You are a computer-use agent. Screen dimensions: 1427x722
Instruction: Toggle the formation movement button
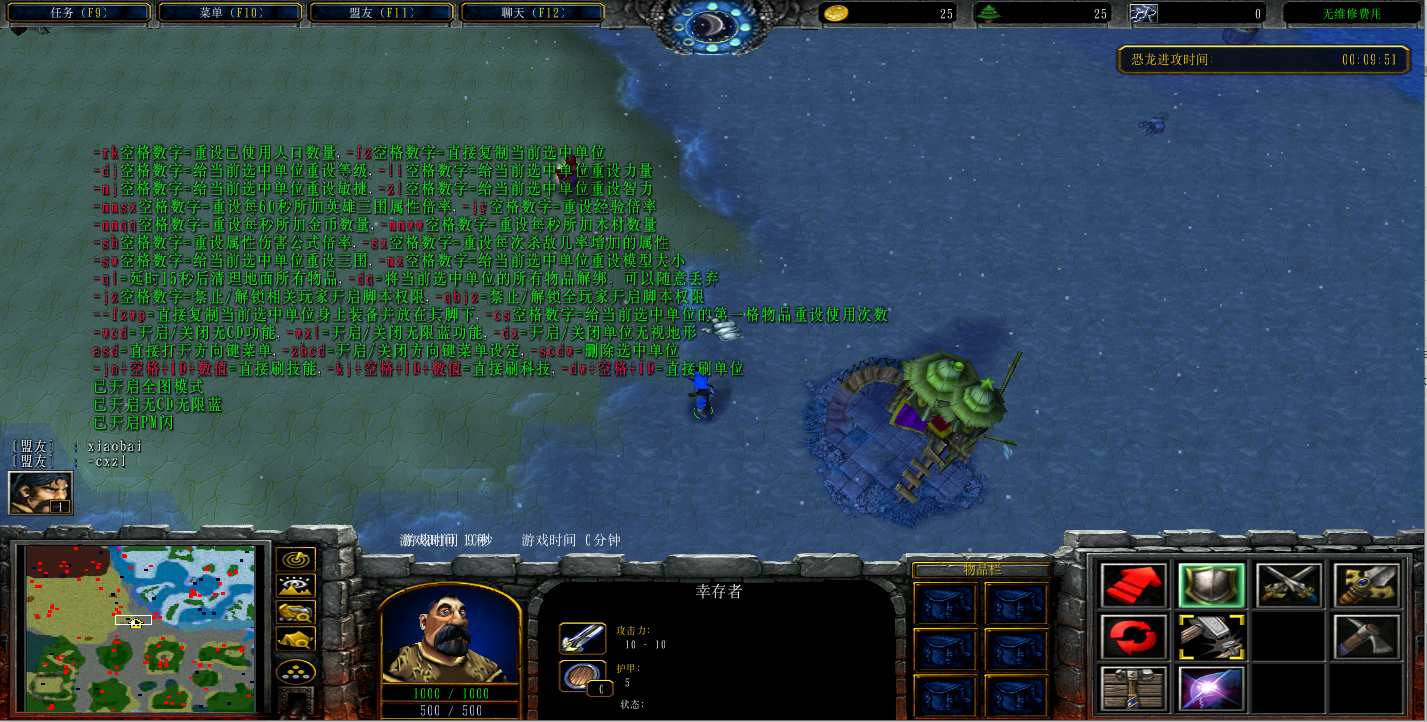[x=296, y=672]
